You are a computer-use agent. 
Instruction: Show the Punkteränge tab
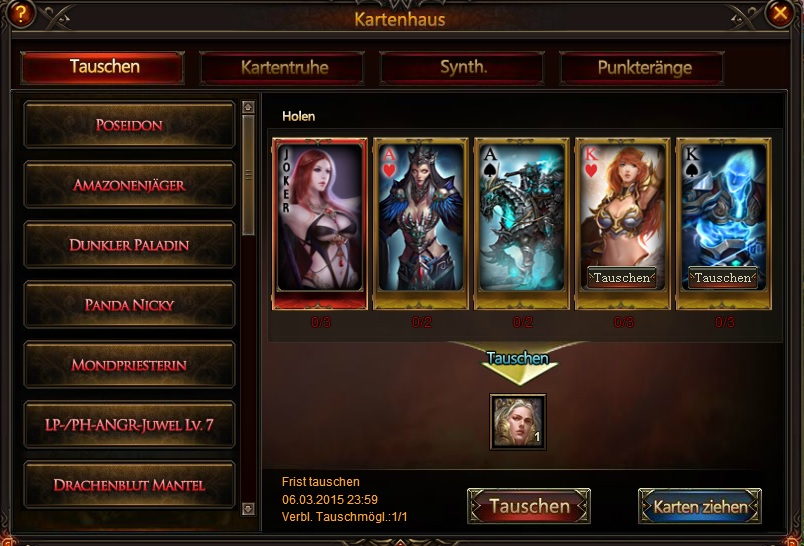tap(644, 68)
